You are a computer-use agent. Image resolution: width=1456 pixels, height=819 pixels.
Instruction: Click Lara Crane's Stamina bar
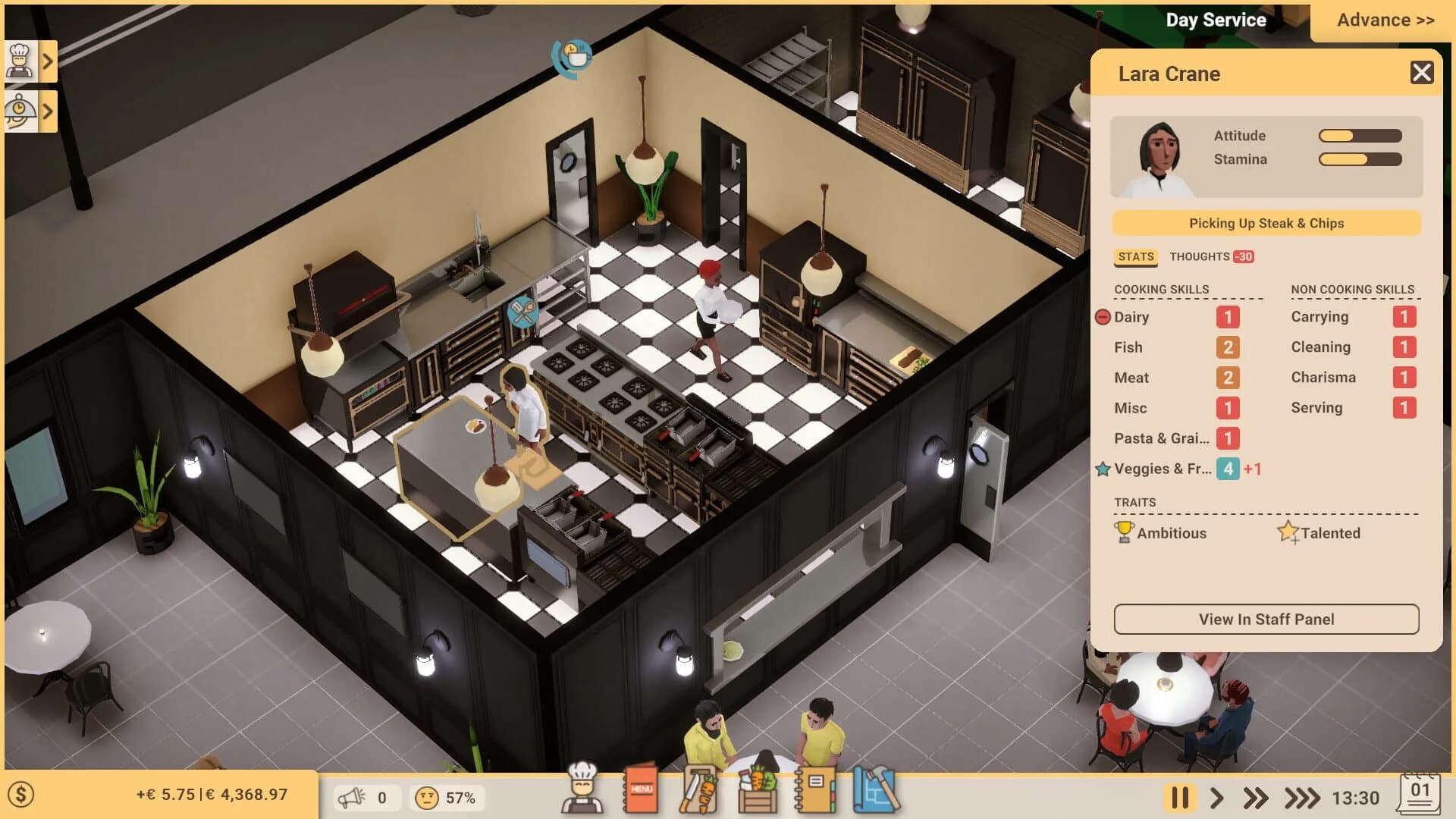pos(1358,159)
